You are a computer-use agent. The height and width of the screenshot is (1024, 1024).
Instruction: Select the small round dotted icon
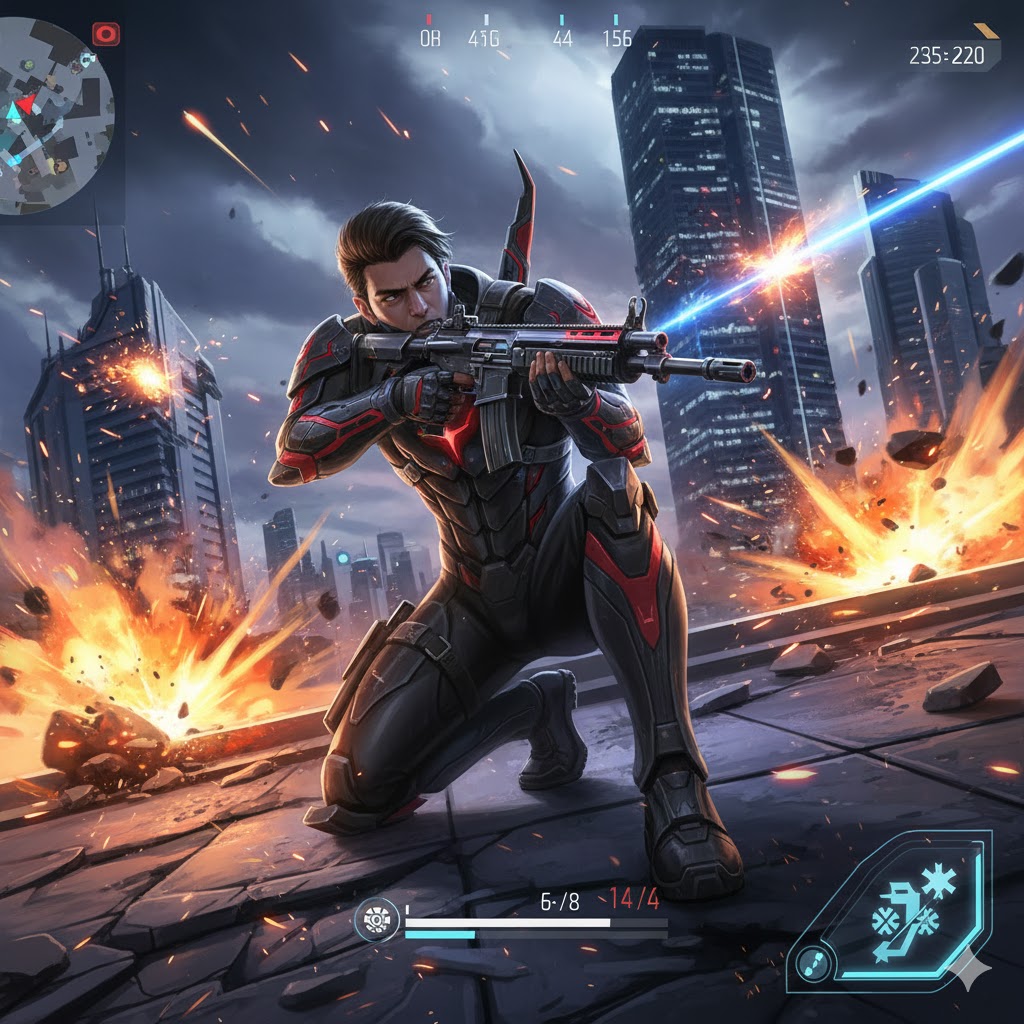pyautogui.click(x=812, y=962)
